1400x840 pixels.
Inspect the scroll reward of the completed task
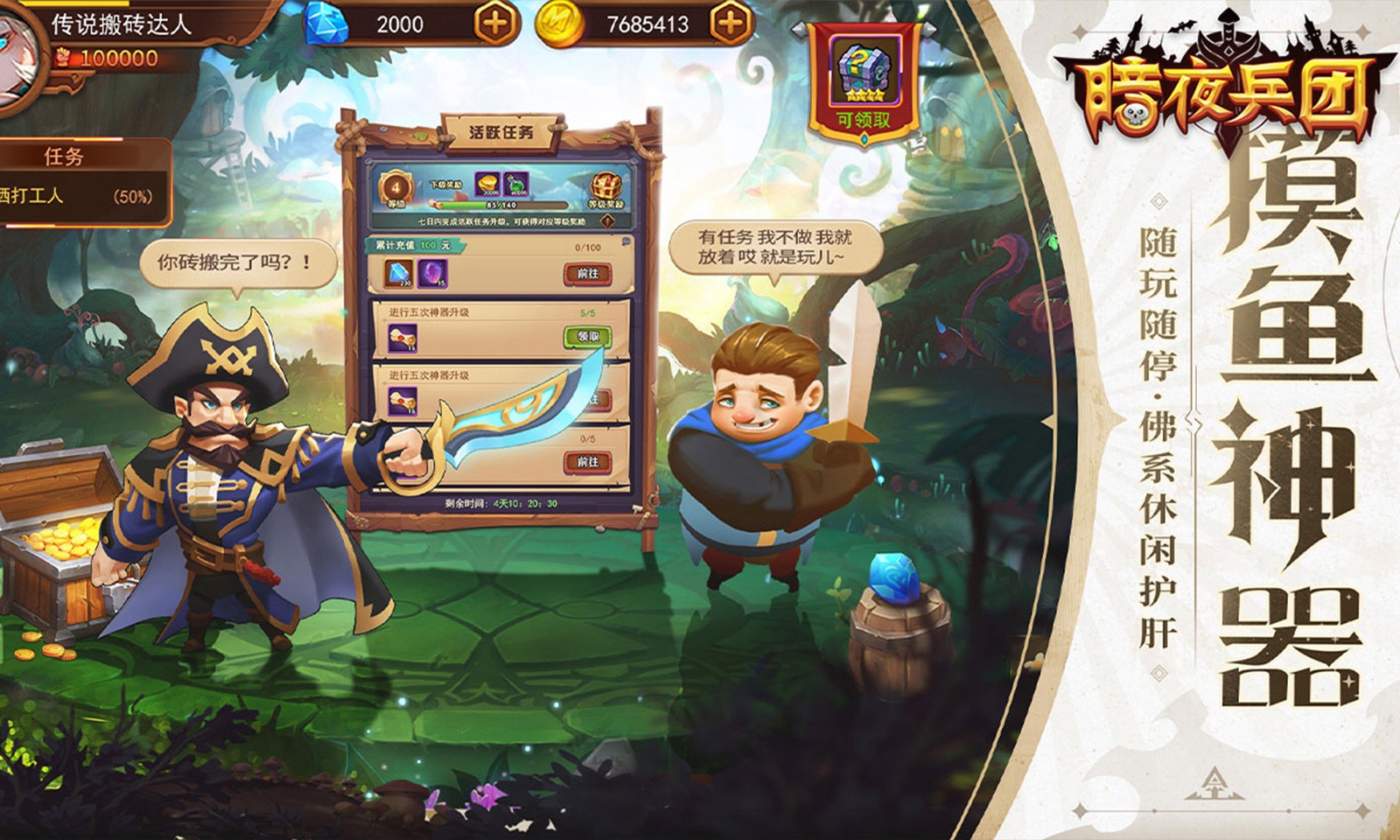point(402,337)
